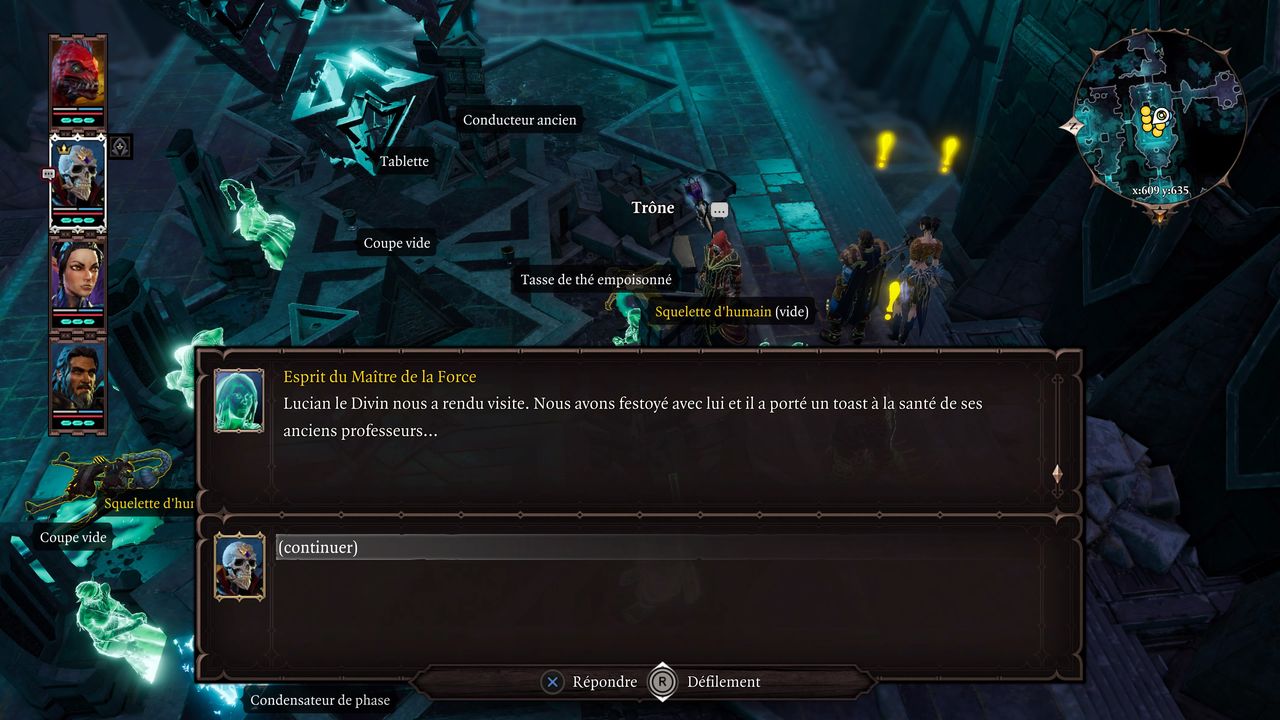Select the Trône label
Screen dimensions: 1280x720
tap(653, 208)
